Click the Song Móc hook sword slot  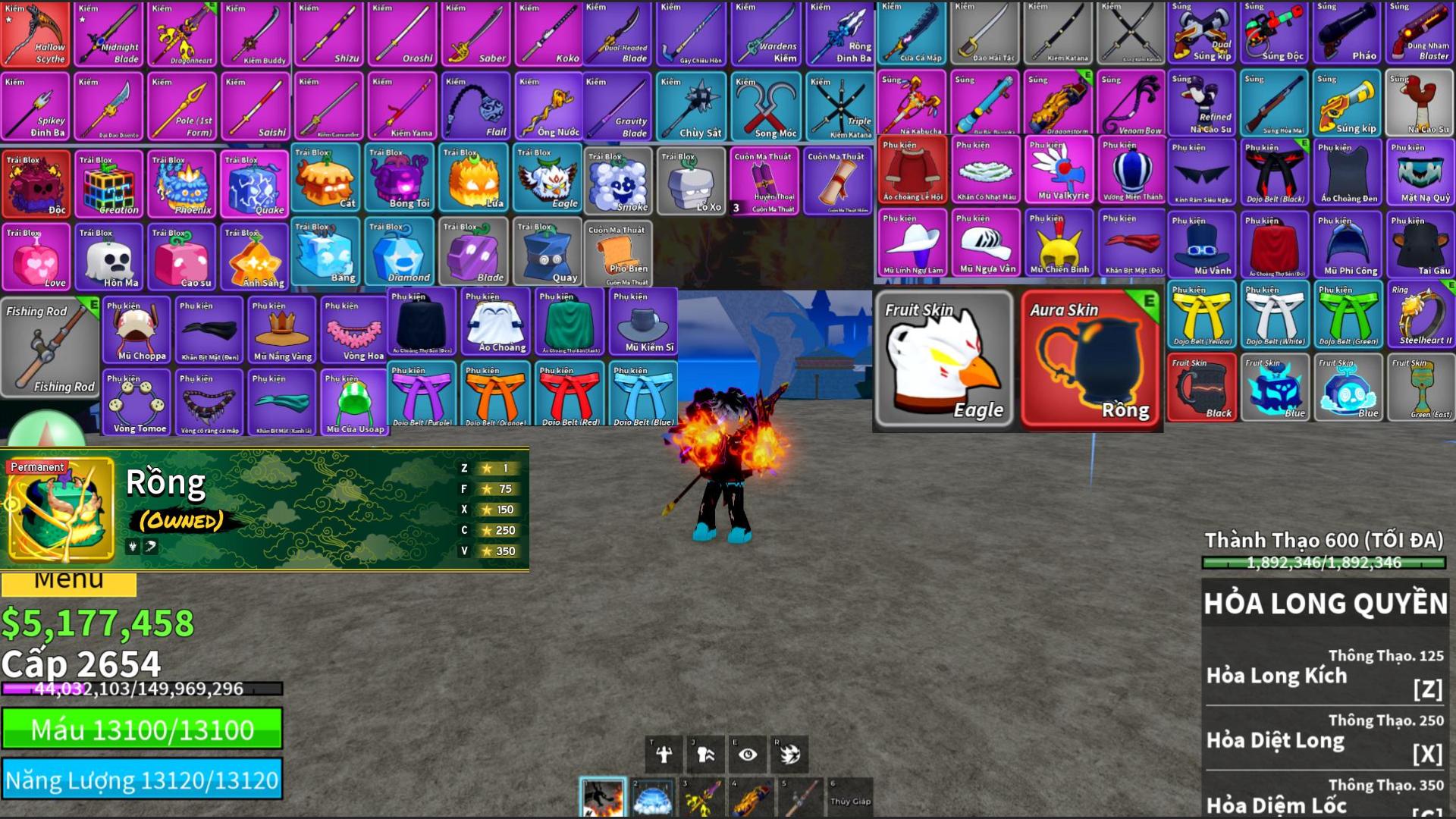point(765,107)
